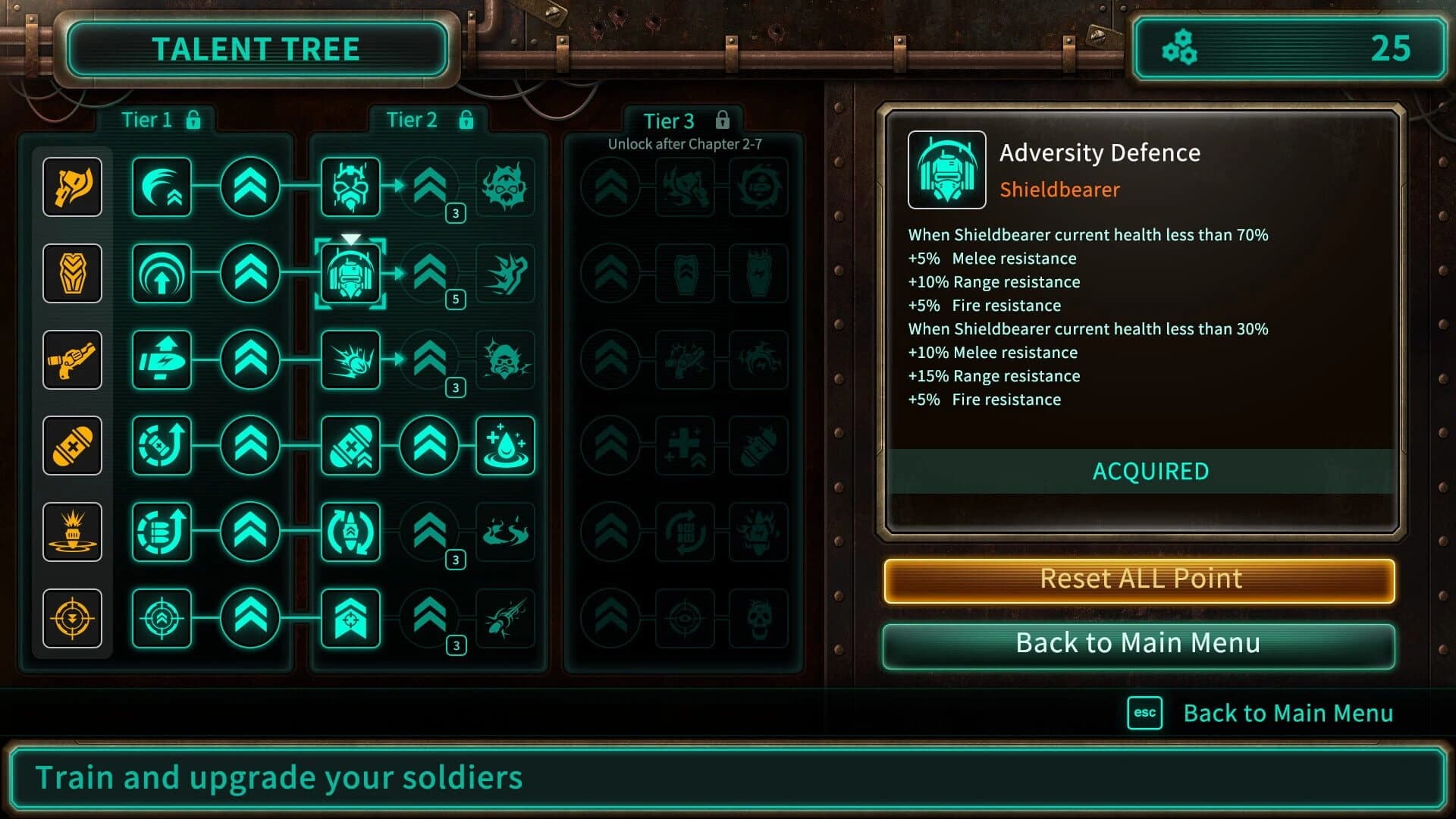
Task: Select the crosshair targeting talent category icon
Action: pyautogui.click(x=73, y=618)
